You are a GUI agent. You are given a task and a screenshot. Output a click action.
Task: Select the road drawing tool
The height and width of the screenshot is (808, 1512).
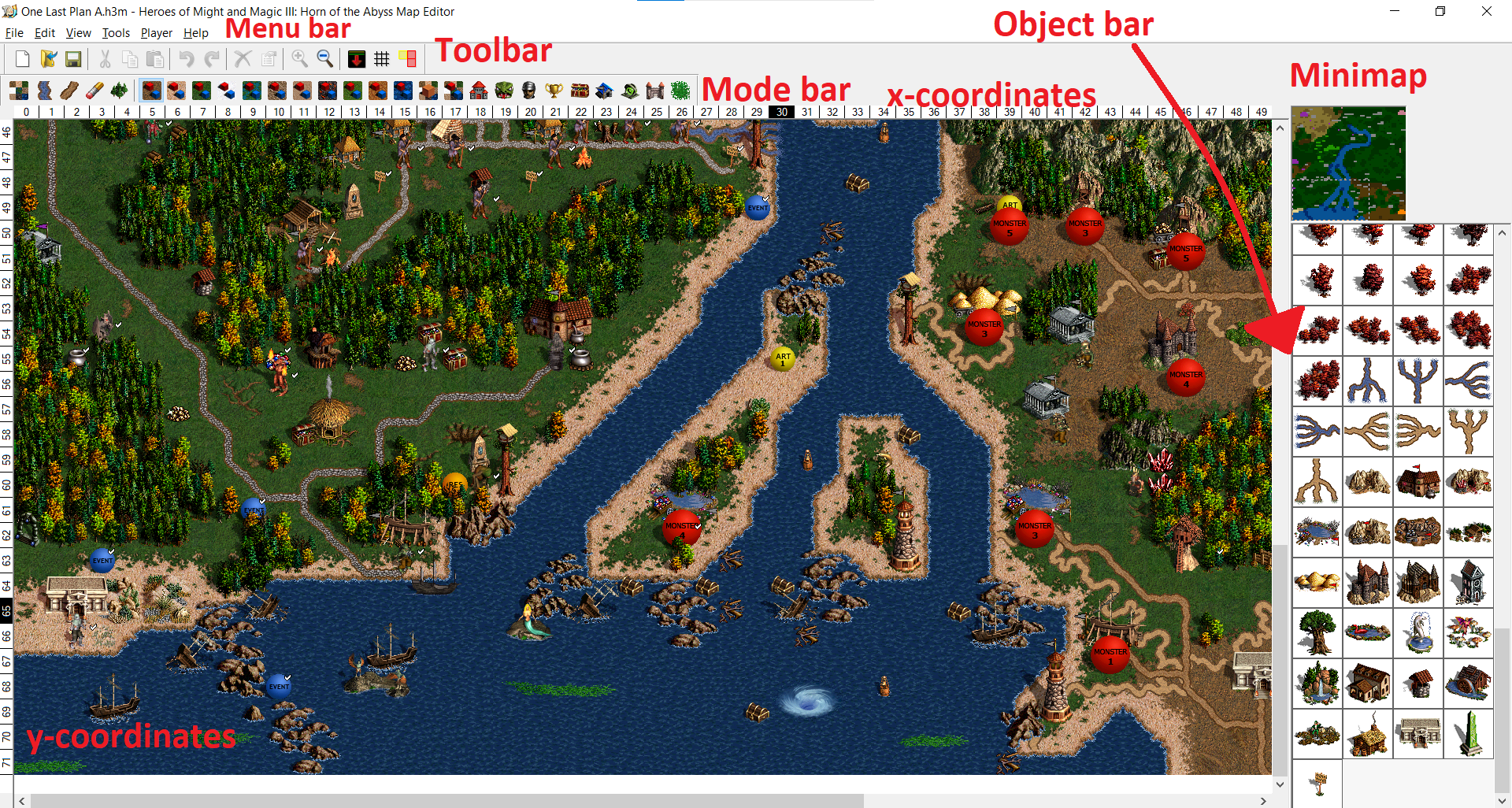tap(69, 91)
